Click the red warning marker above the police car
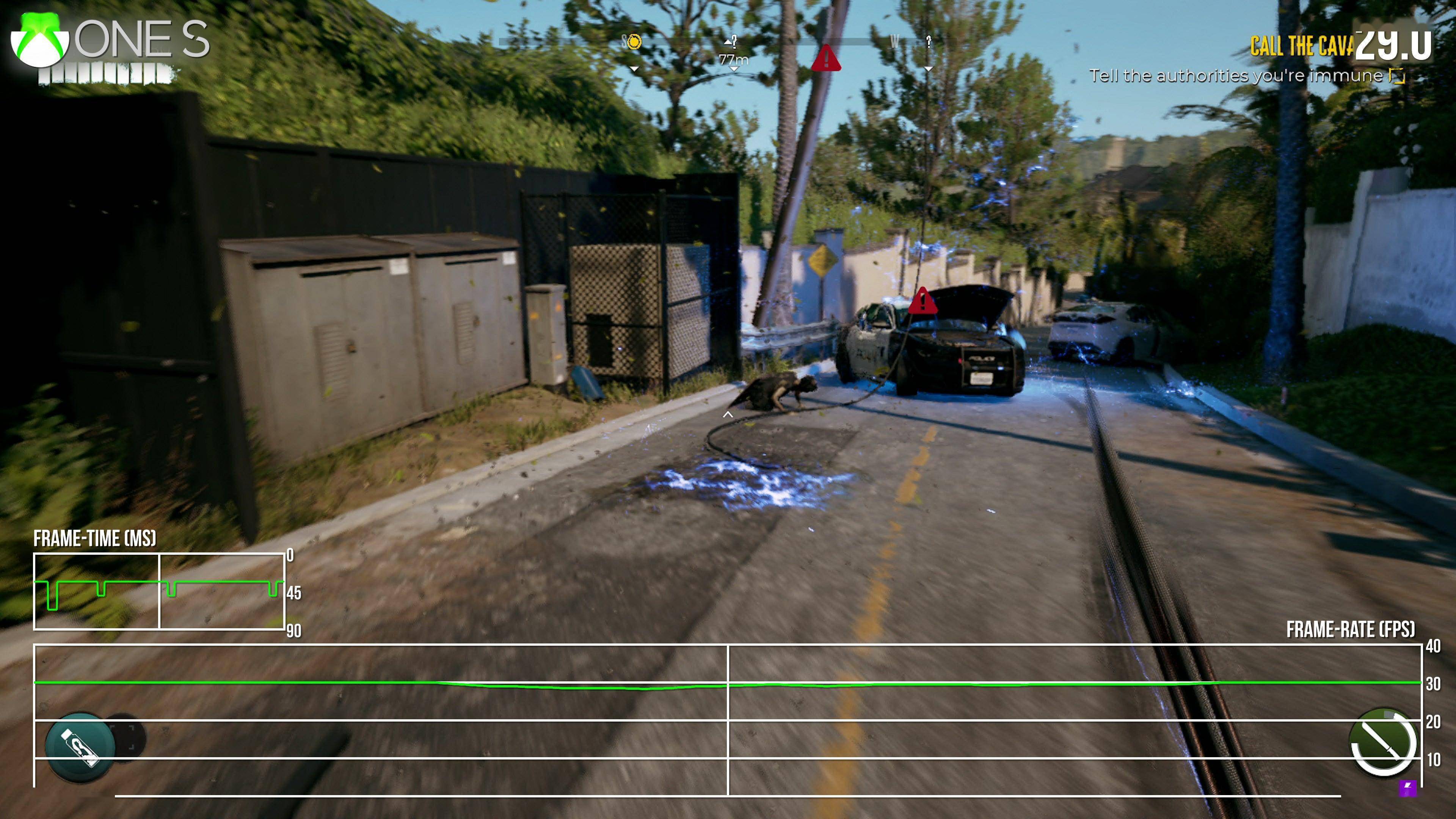1456x819 pixels. [923, 301]
